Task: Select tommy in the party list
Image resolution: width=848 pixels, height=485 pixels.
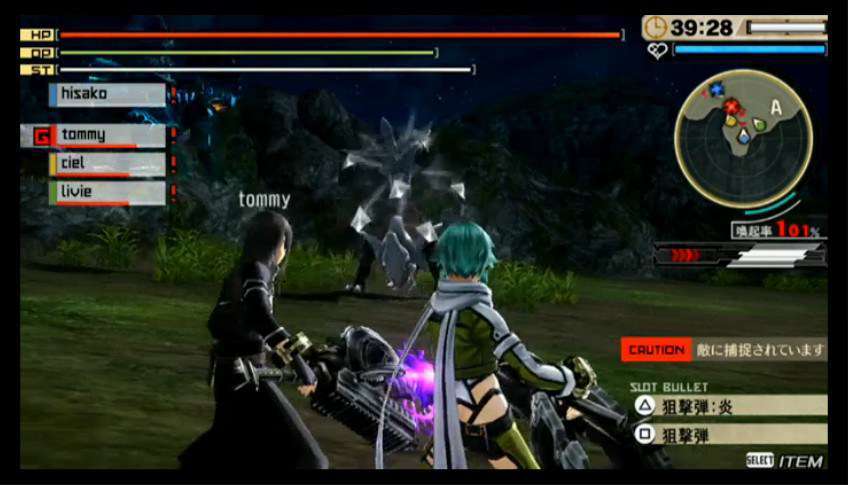Action: click(x=108, y=135)
